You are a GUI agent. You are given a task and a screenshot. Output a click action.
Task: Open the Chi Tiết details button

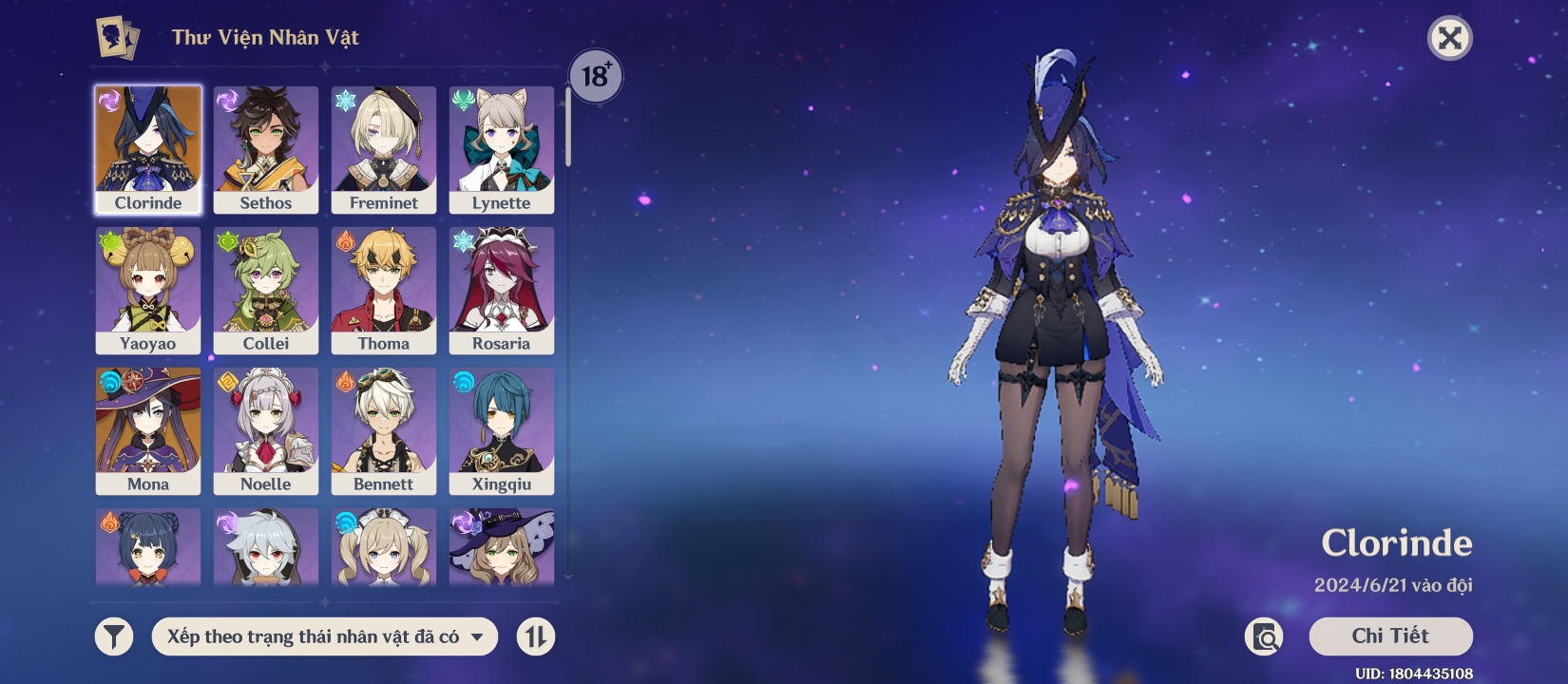pos(1392,636)
